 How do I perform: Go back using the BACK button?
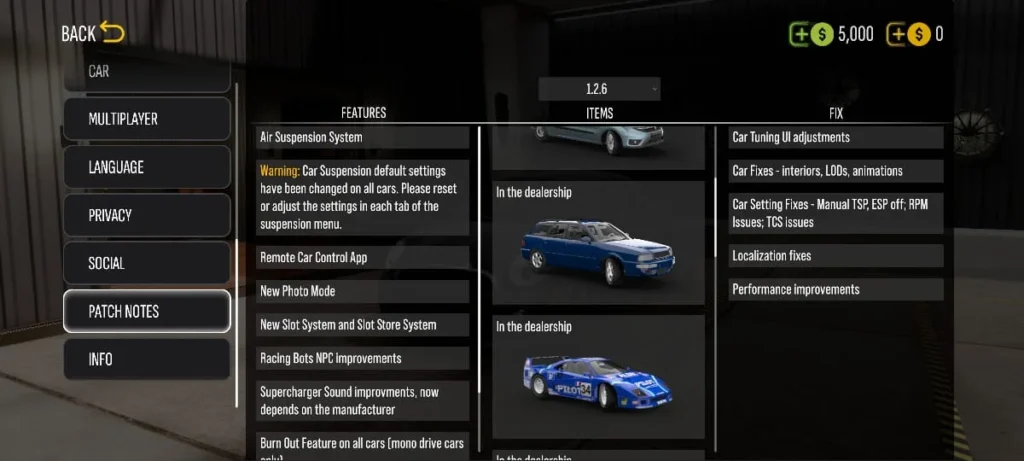(92, 33)
